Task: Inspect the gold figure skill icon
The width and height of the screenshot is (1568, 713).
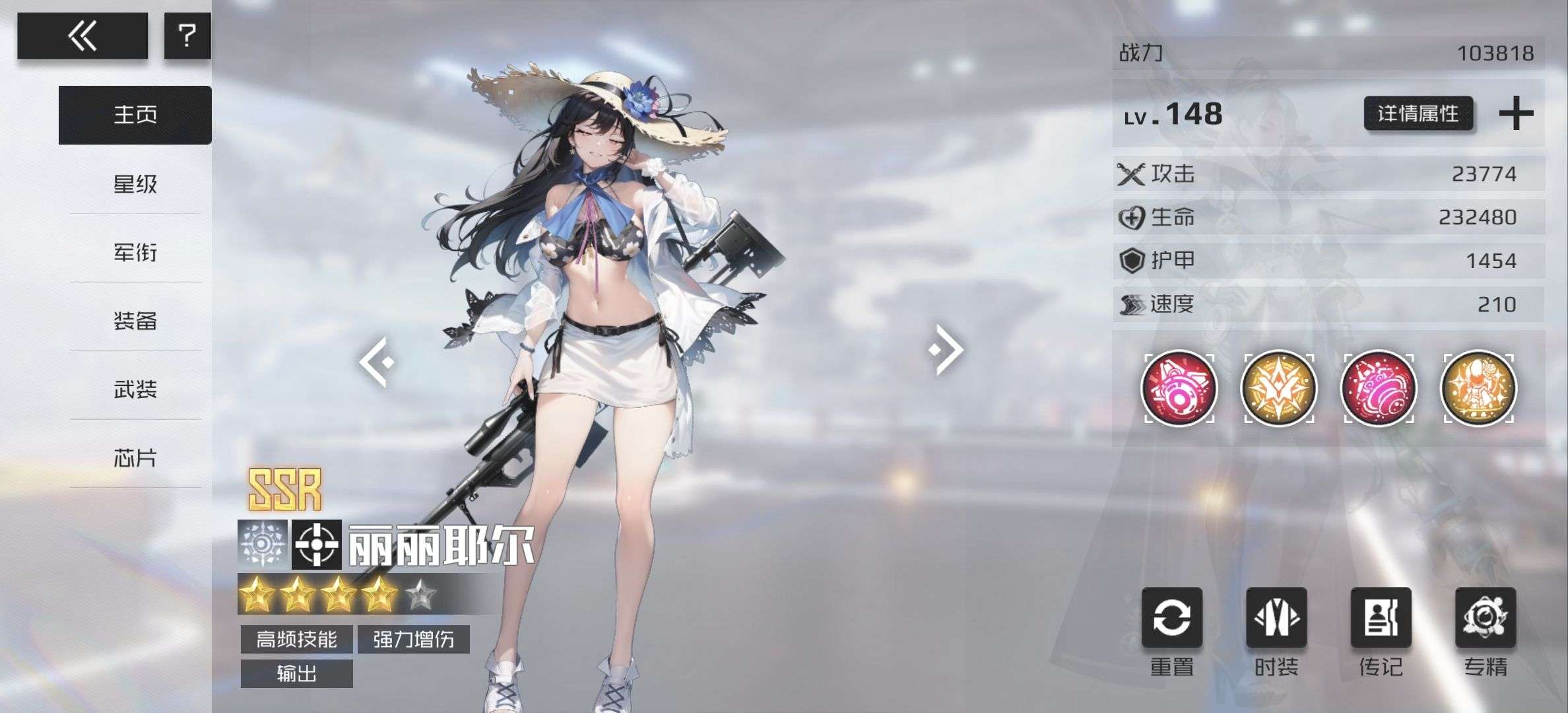Action: [x=1478, y=388]
